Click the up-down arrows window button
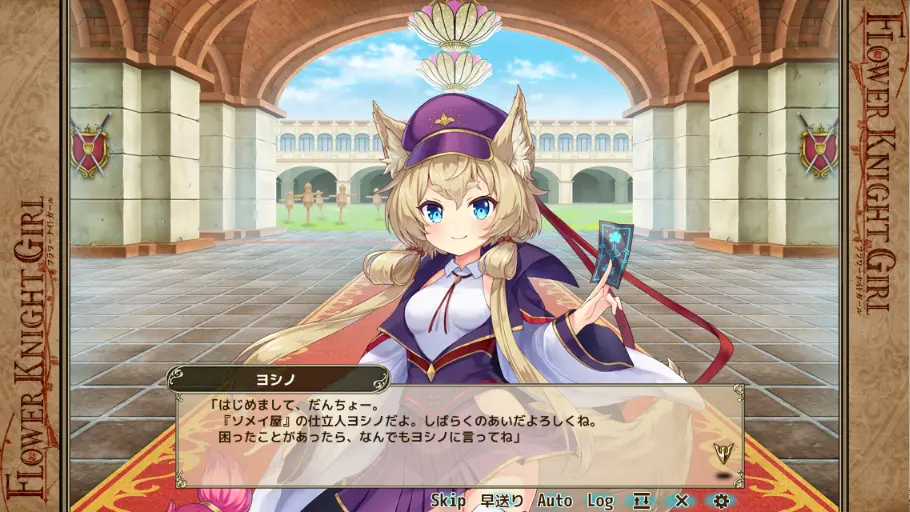 tap(639, 500)
